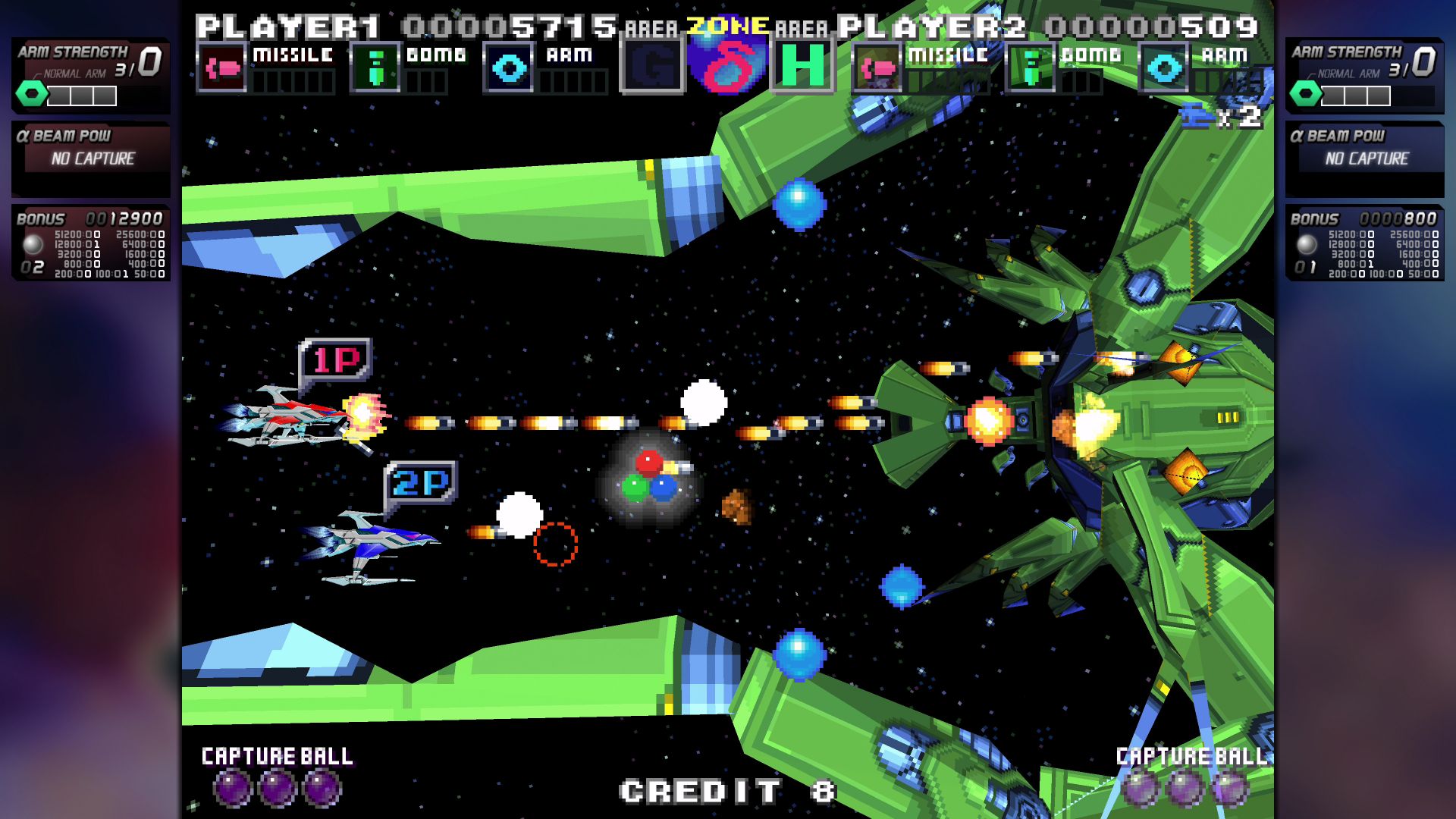This screenshot has width=1456, height=819.
Task: Select Player 2's missile weapon icon
Action: [877, 68]
